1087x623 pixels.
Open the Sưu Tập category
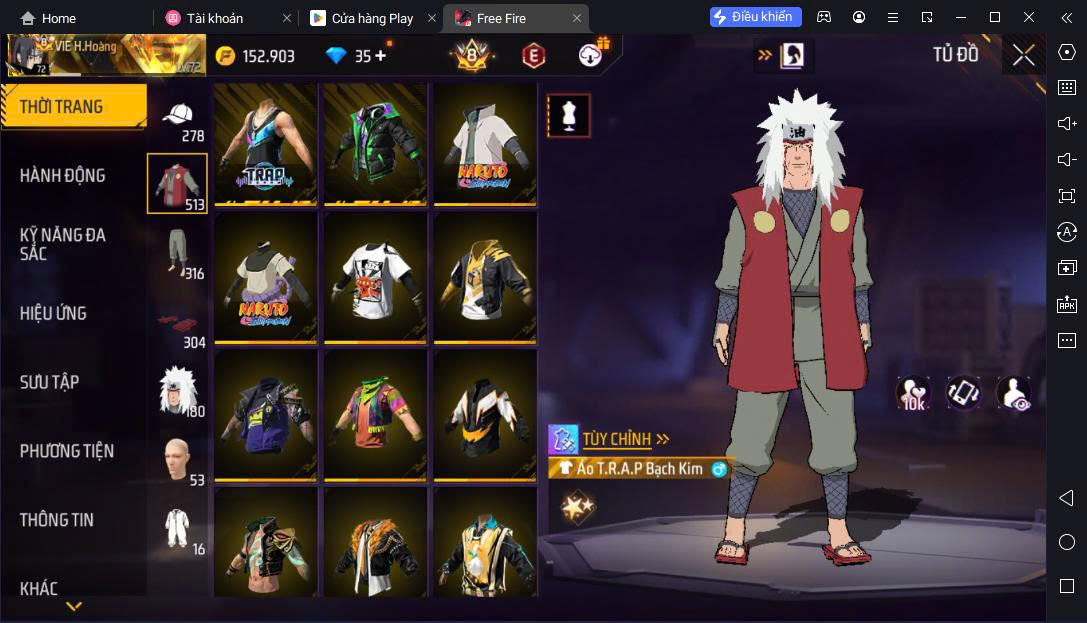tap(50, 382)
